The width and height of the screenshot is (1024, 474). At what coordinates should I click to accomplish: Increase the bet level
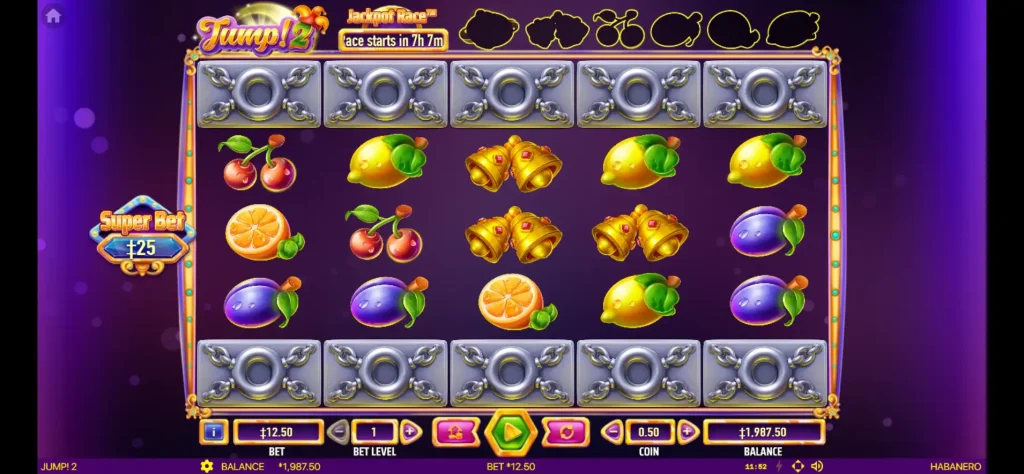coord(410,432)
